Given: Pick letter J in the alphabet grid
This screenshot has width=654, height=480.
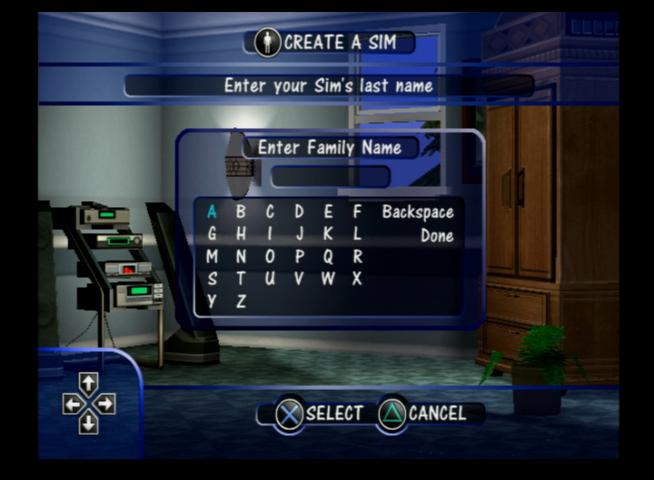Looking at the screenshot, I should (x=299, y=234).
